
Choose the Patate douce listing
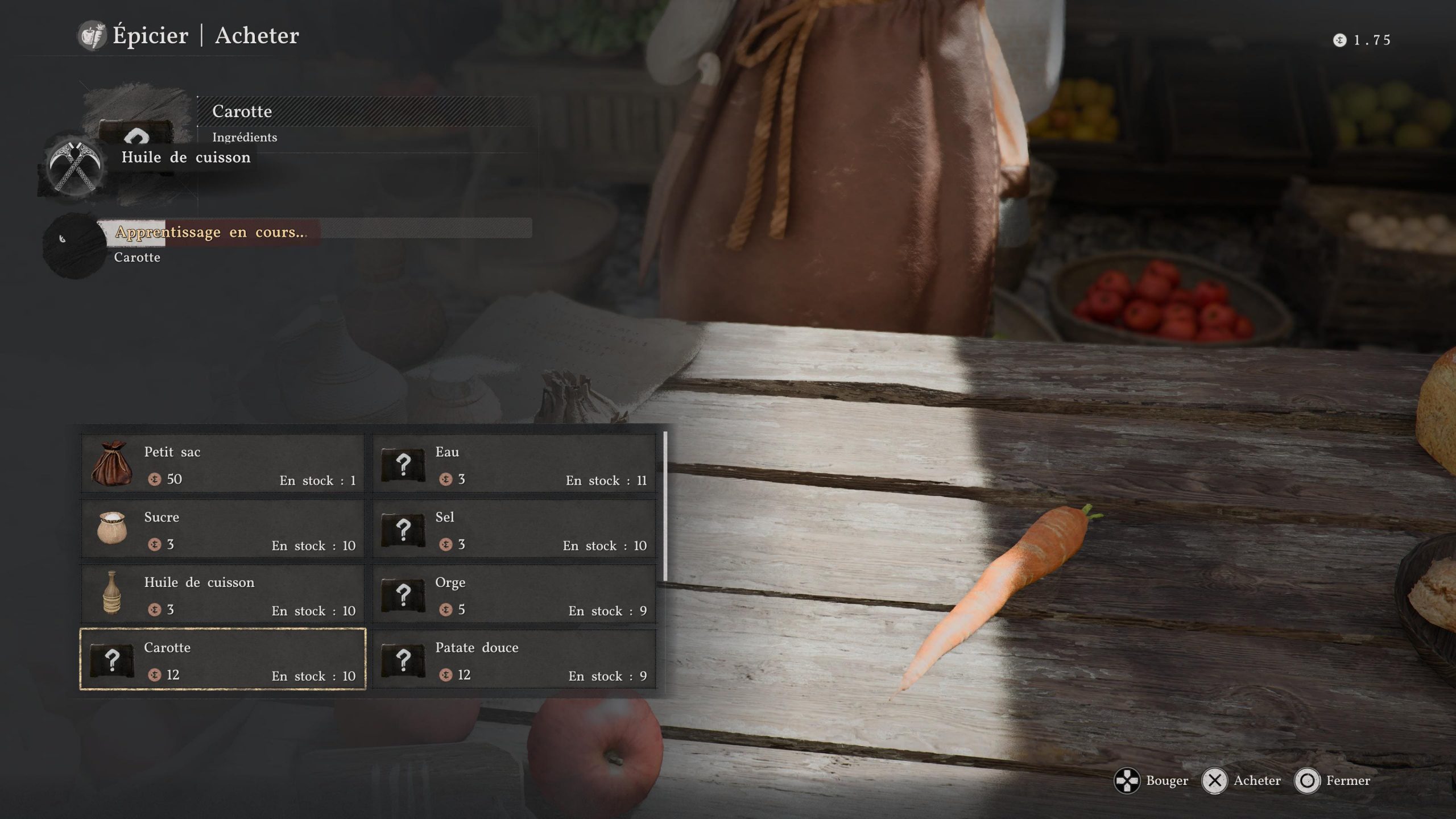pos(514,660)
